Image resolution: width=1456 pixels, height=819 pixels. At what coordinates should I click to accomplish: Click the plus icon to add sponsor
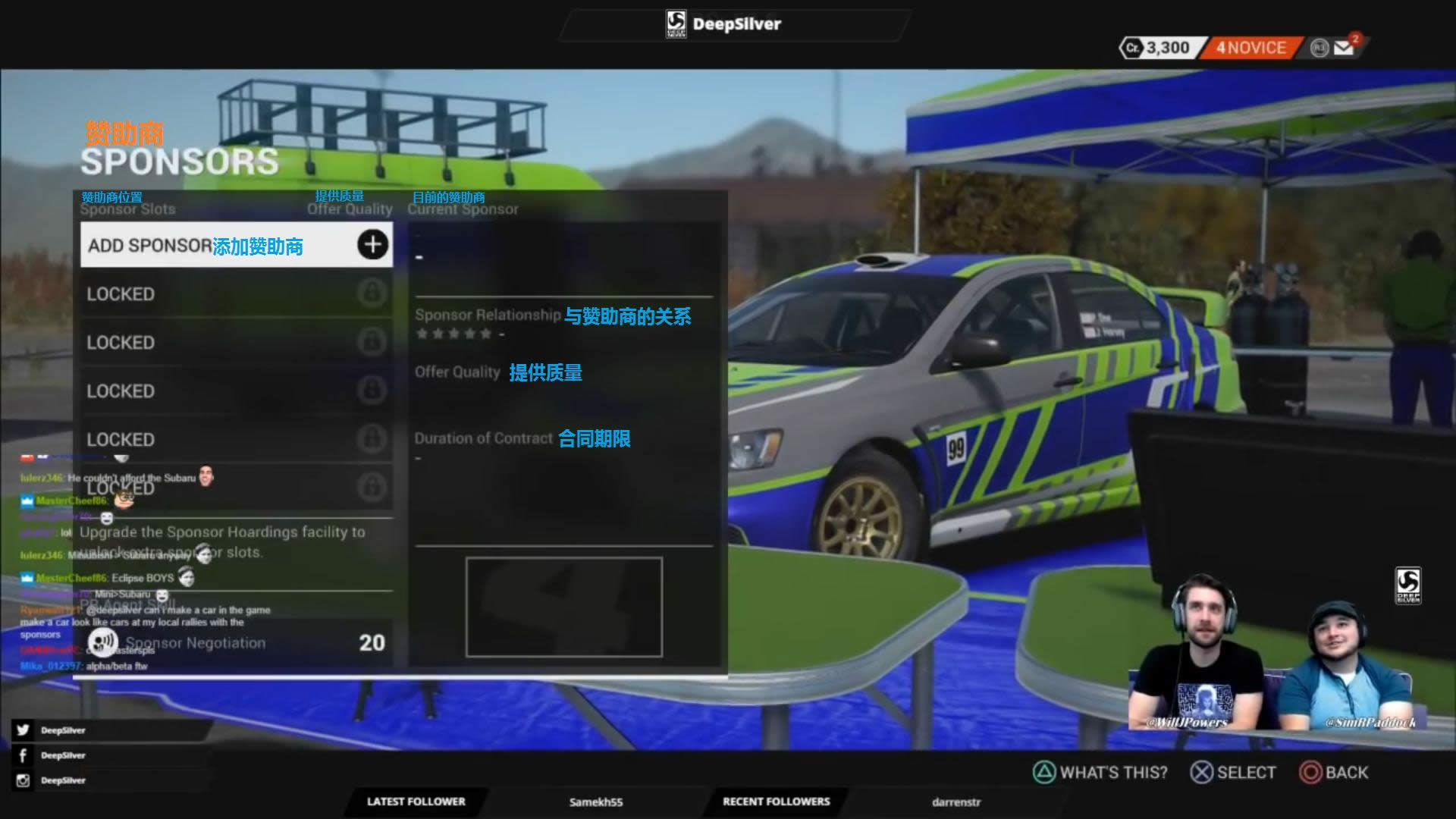(x=372, y=244)
